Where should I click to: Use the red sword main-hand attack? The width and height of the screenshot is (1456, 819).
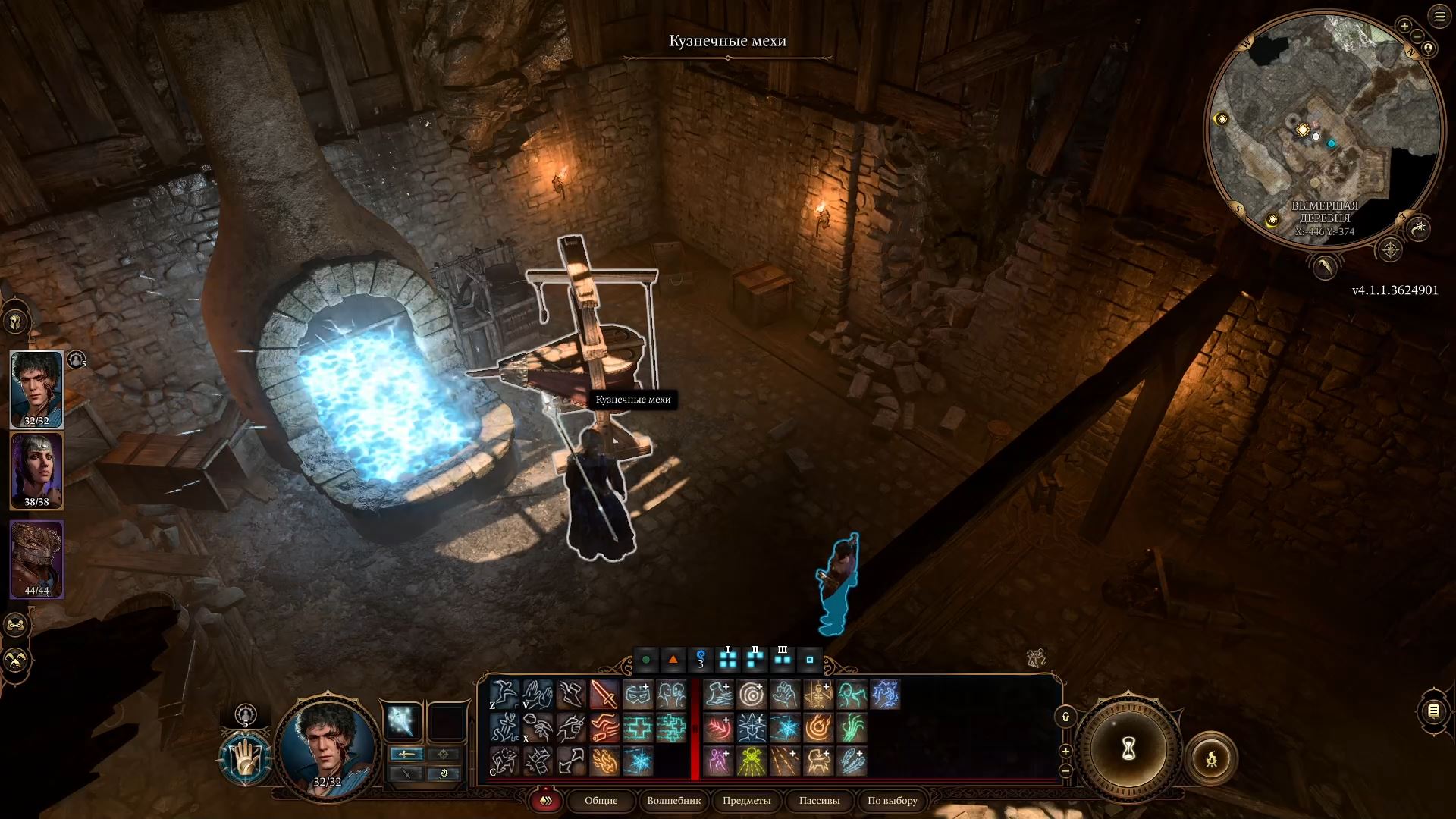[604, 694]
